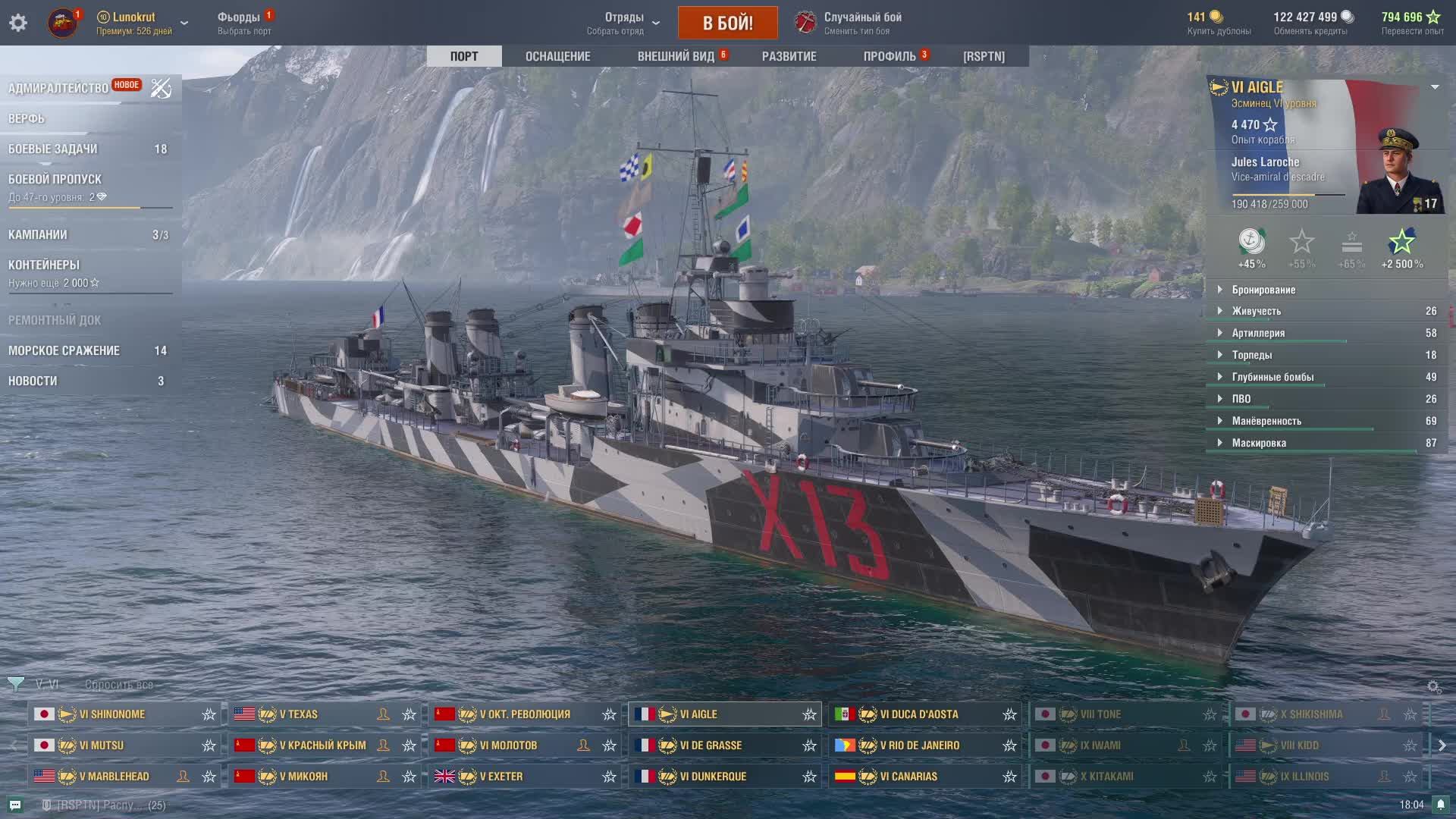
Task: Open the Случайный бой battle type selector
Action: tap(862, 23)
